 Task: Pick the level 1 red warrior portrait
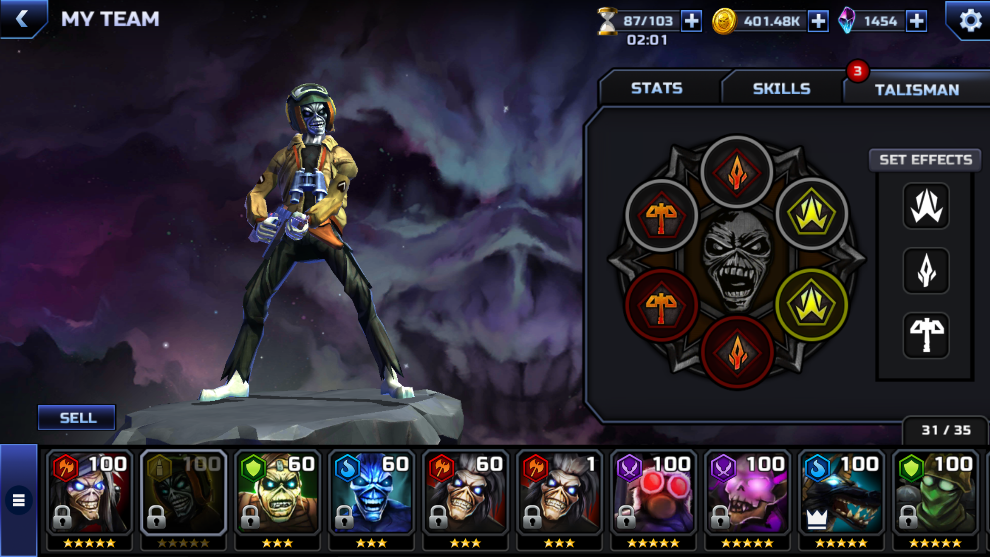coord(560,497)
